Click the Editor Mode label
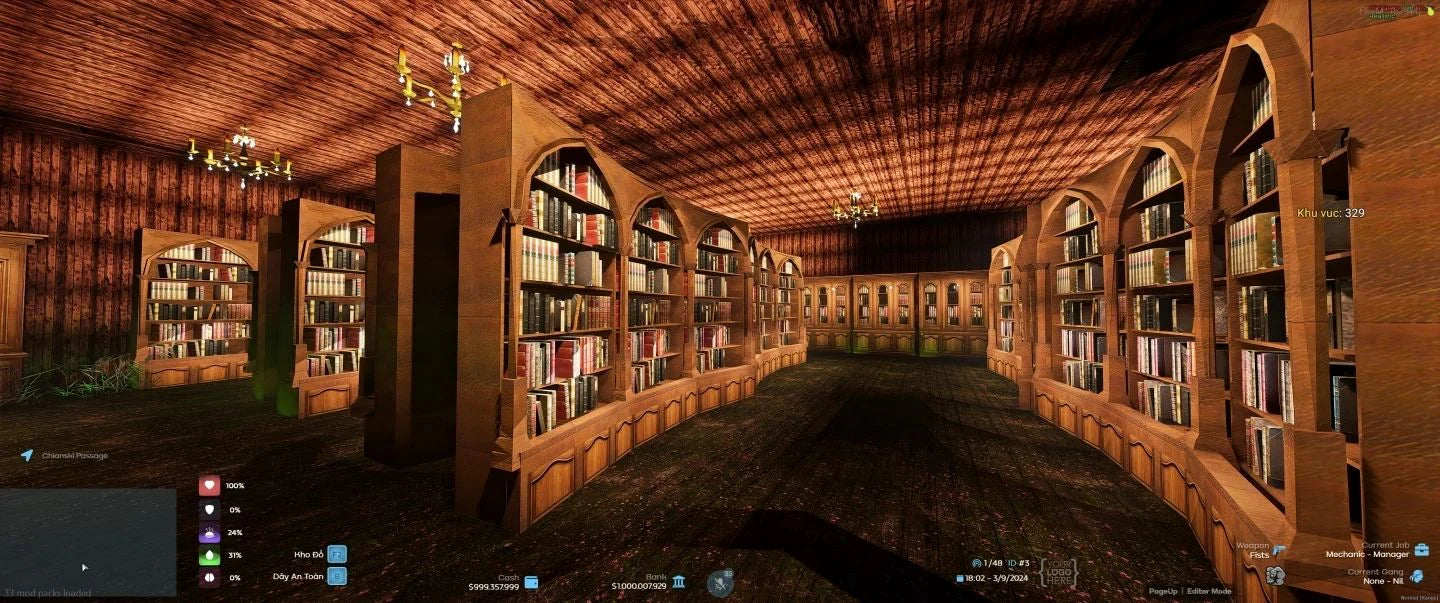 1209,591
